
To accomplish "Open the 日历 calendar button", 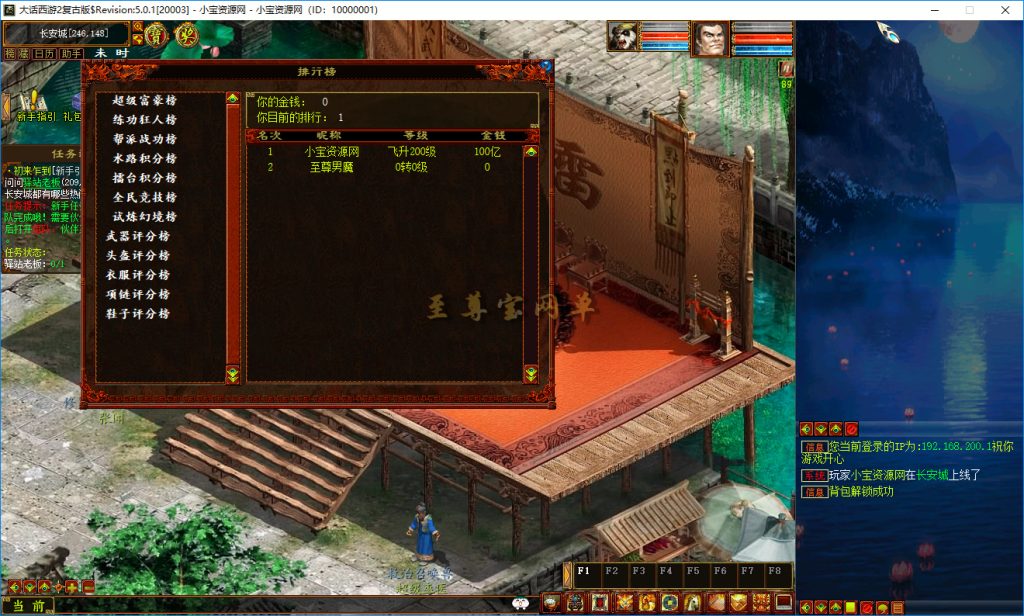I will 44,53.
